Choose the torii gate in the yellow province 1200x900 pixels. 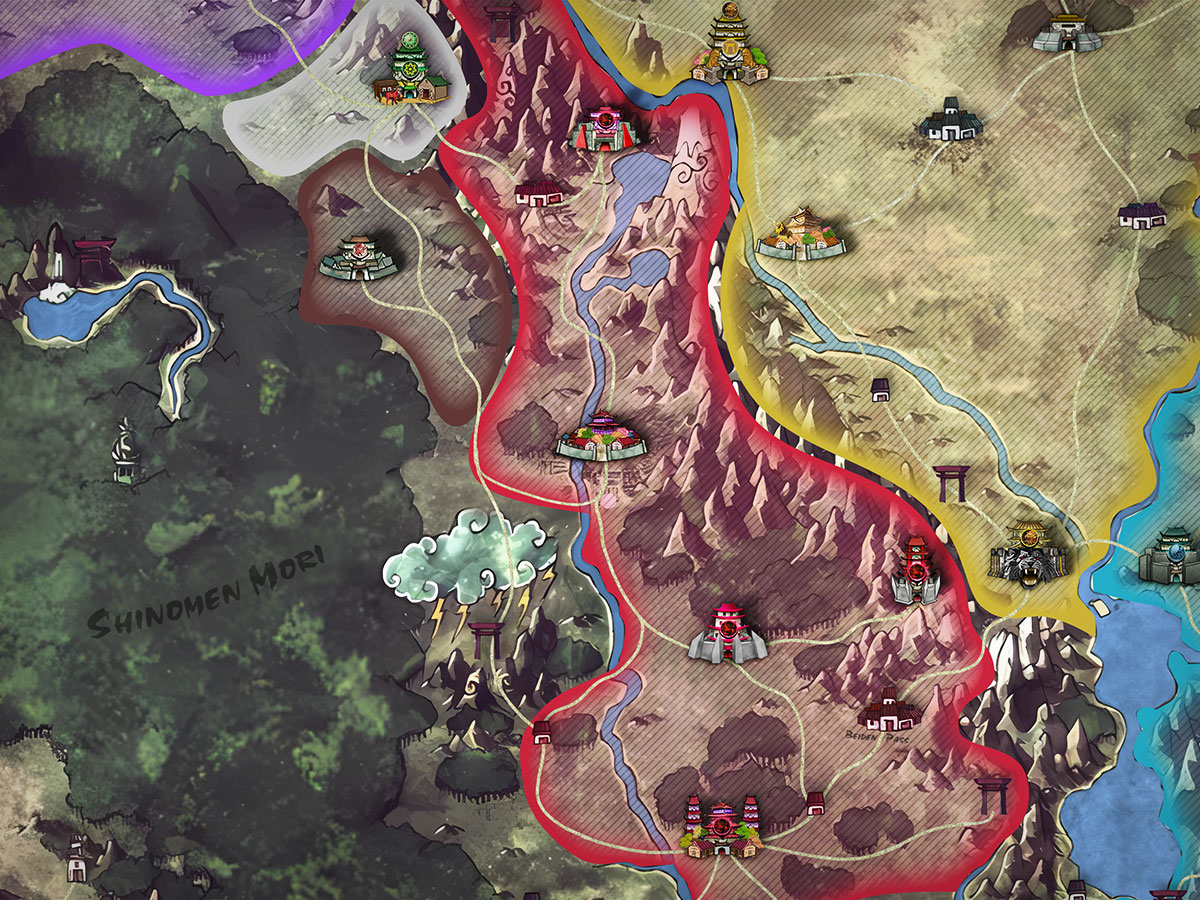(949, 483)
